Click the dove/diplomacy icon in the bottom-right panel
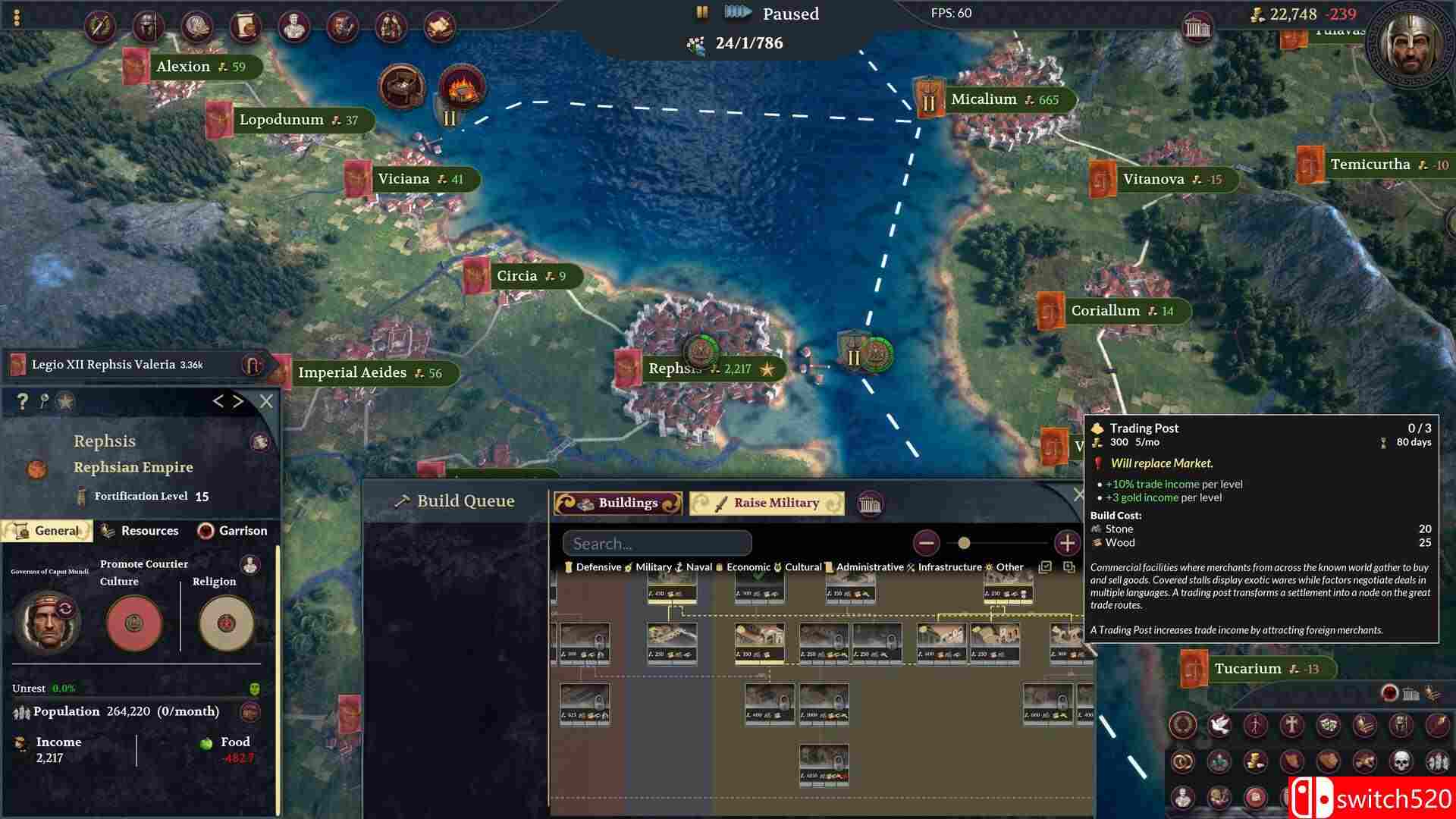The width and height of the screenshot is (1456, 819). pos(1219,724)
